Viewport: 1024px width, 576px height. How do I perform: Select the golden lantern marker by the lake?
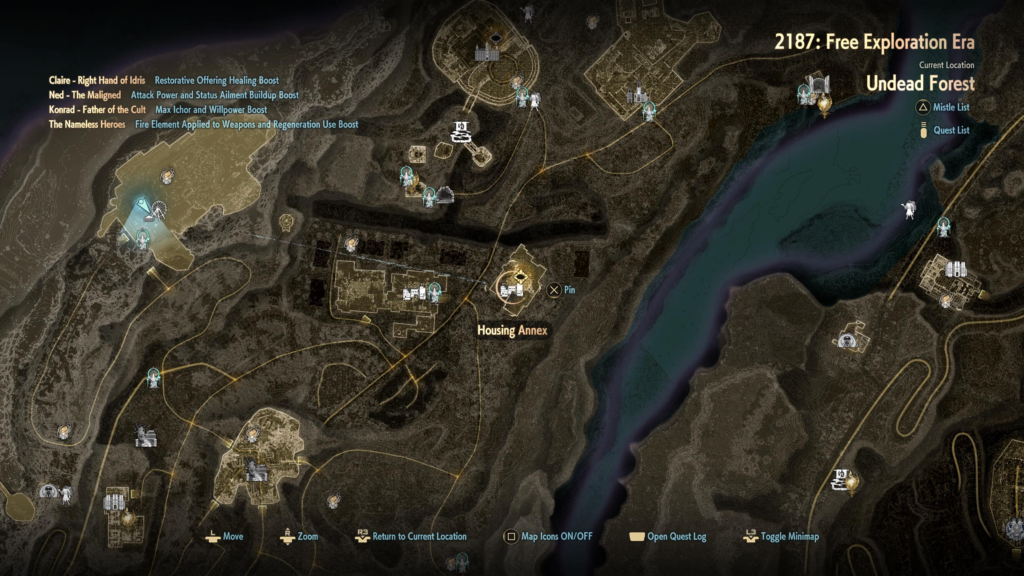click(x=824, y=101)
